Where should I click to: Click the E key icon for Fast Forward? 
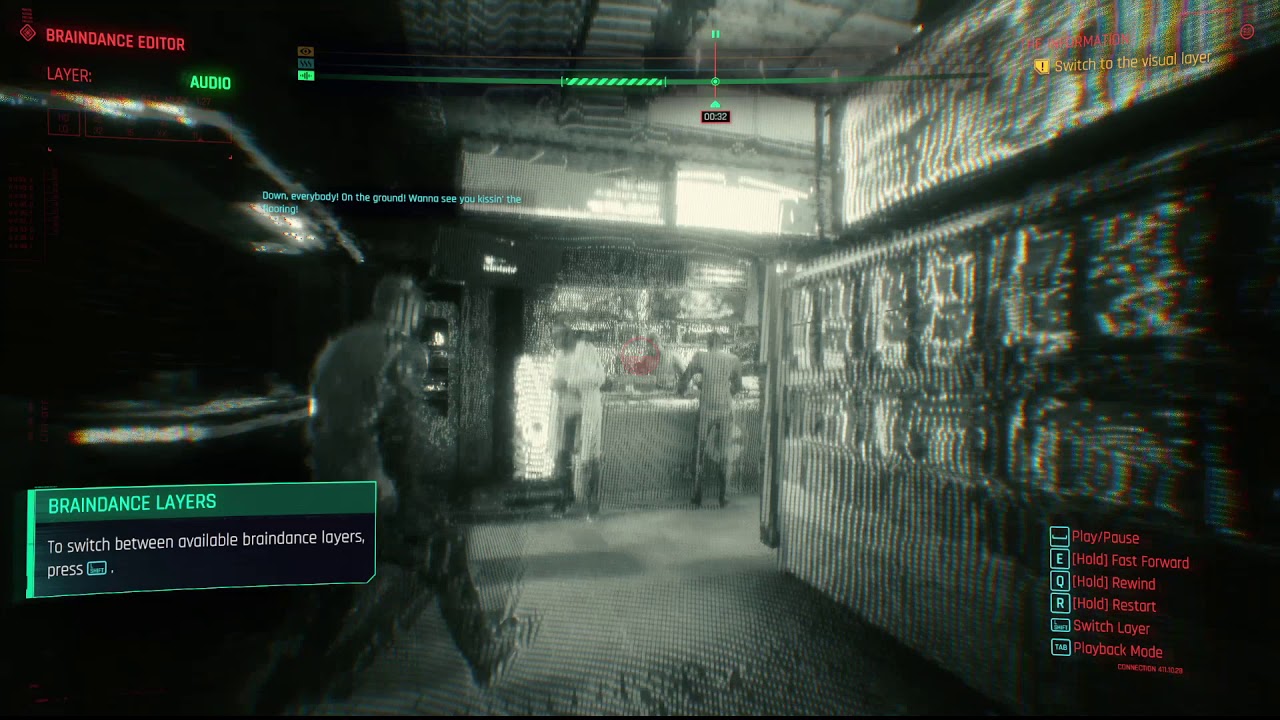coord(1059,560)
